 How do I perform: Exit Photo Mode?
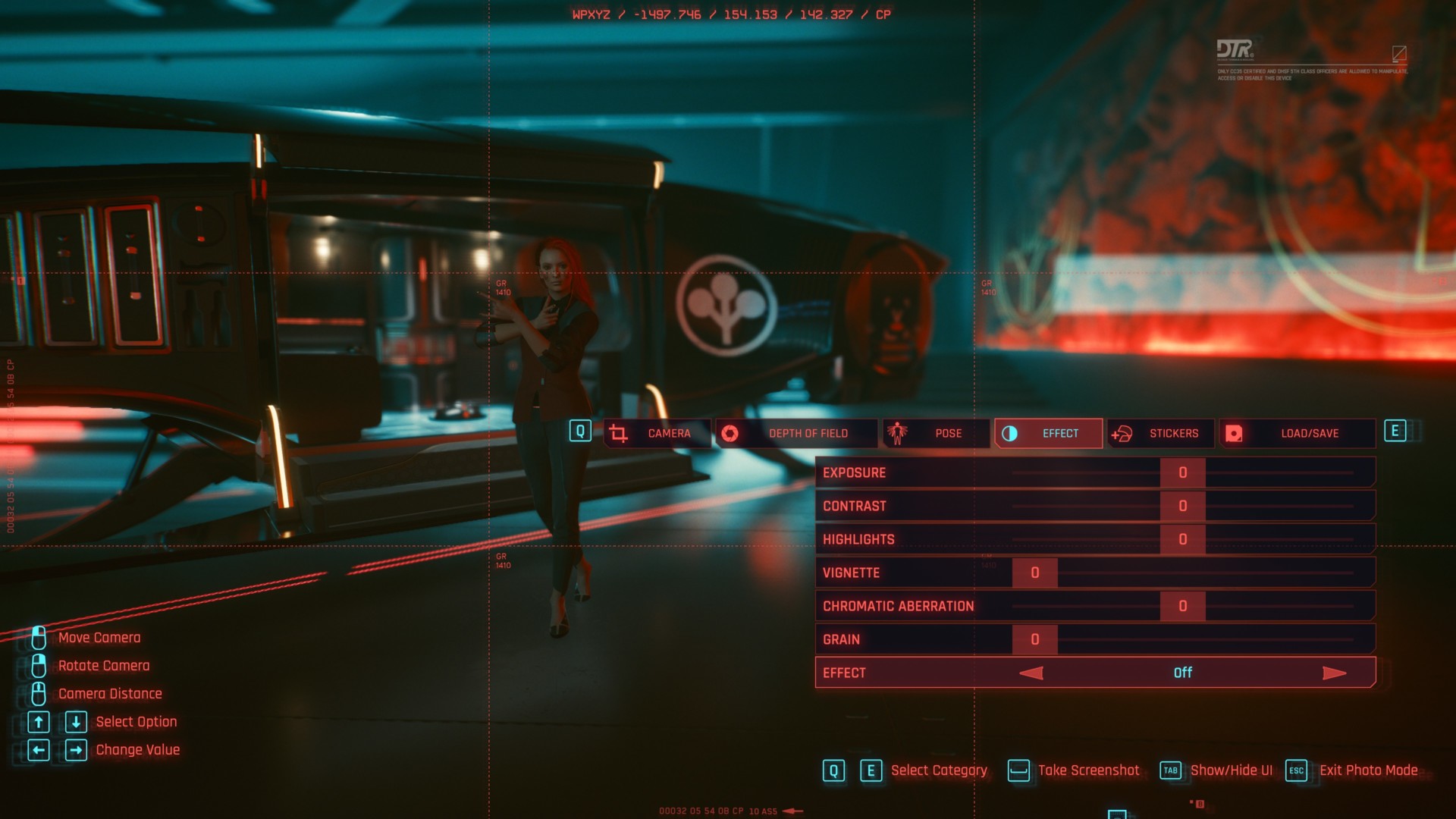point(1352,770)
